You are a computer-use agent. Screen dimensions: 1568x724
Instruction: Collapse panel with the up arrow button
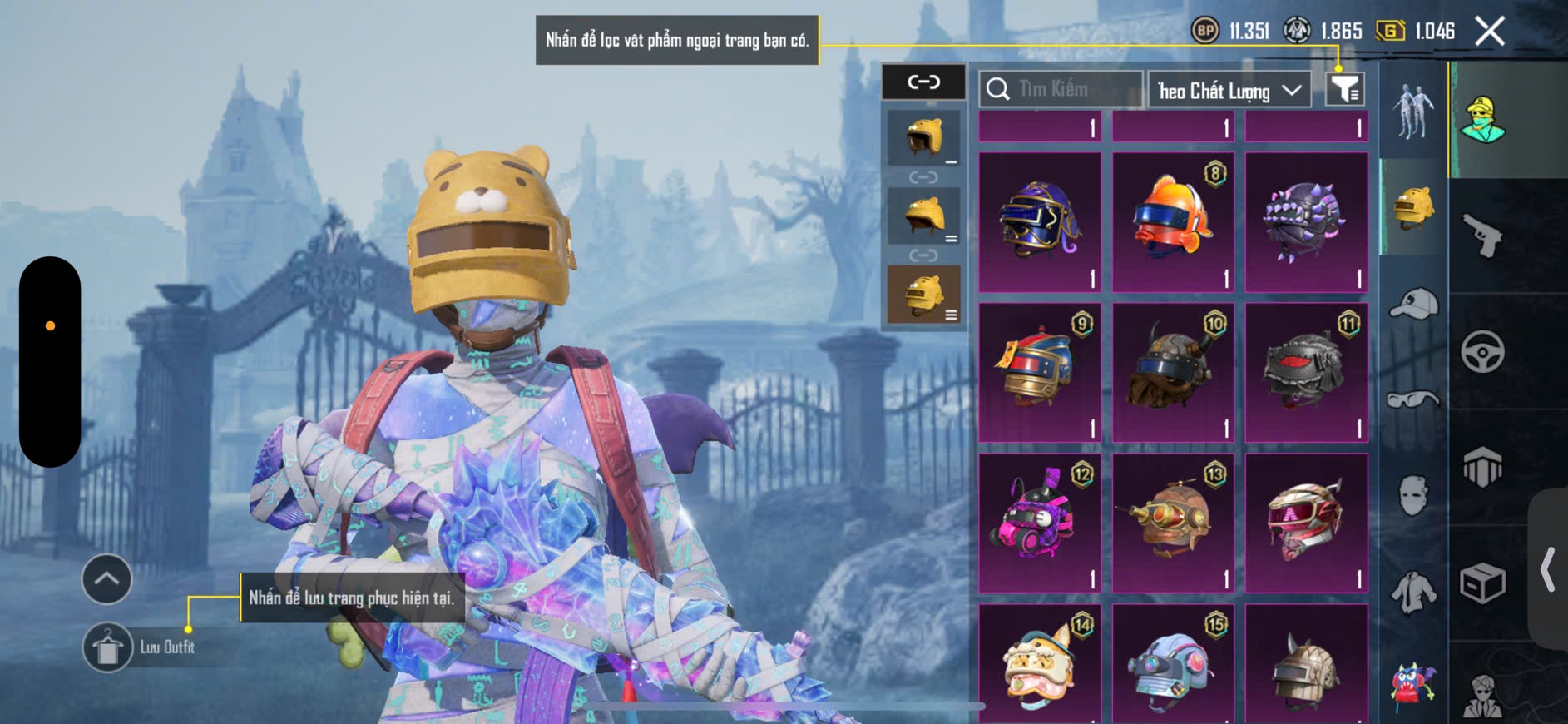106,579
